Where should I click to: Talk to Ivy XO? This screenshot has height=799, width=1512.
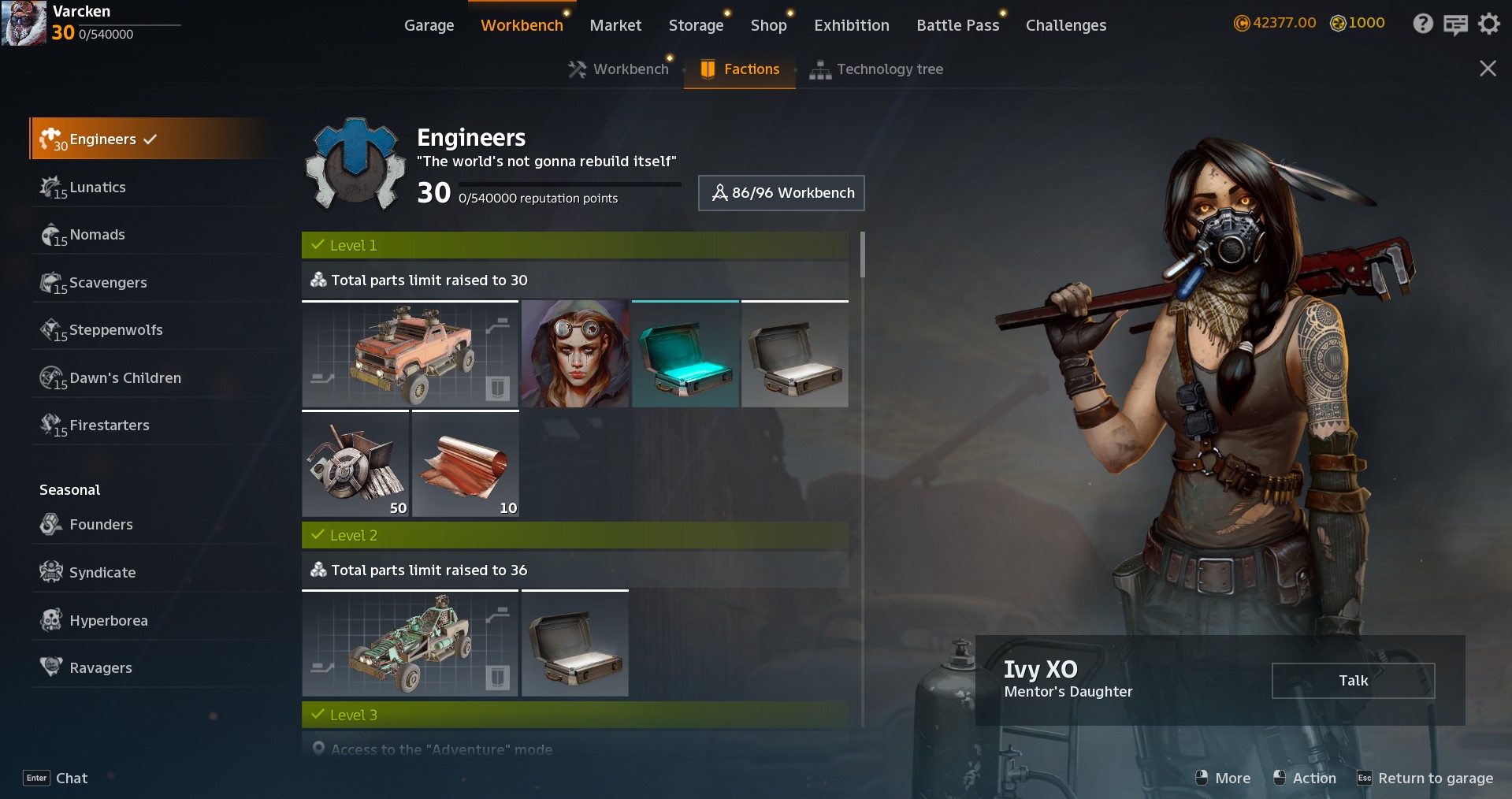[1352, 681]
